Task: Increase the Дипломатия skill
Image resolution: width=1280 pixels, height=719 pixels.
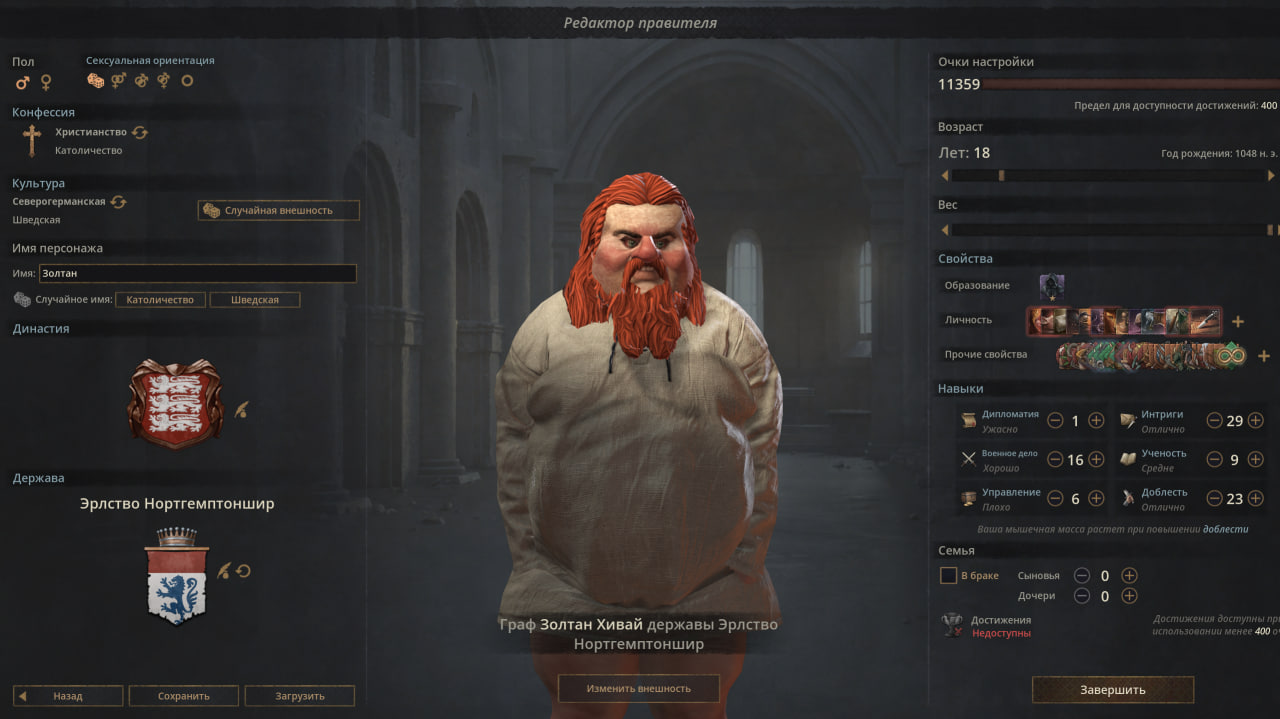Action: pos(1096,421)
